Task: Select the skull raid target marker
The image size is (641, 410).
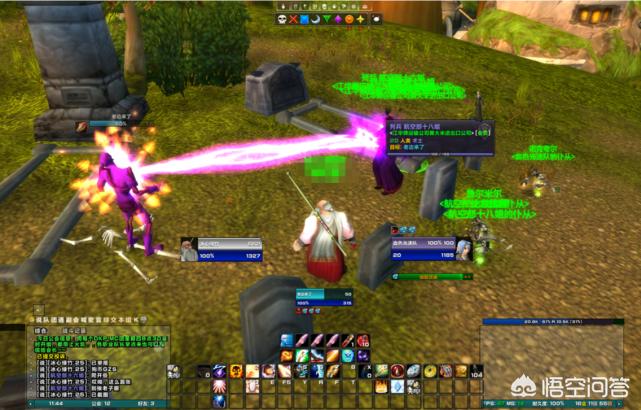Action: (x=282, y=18)
